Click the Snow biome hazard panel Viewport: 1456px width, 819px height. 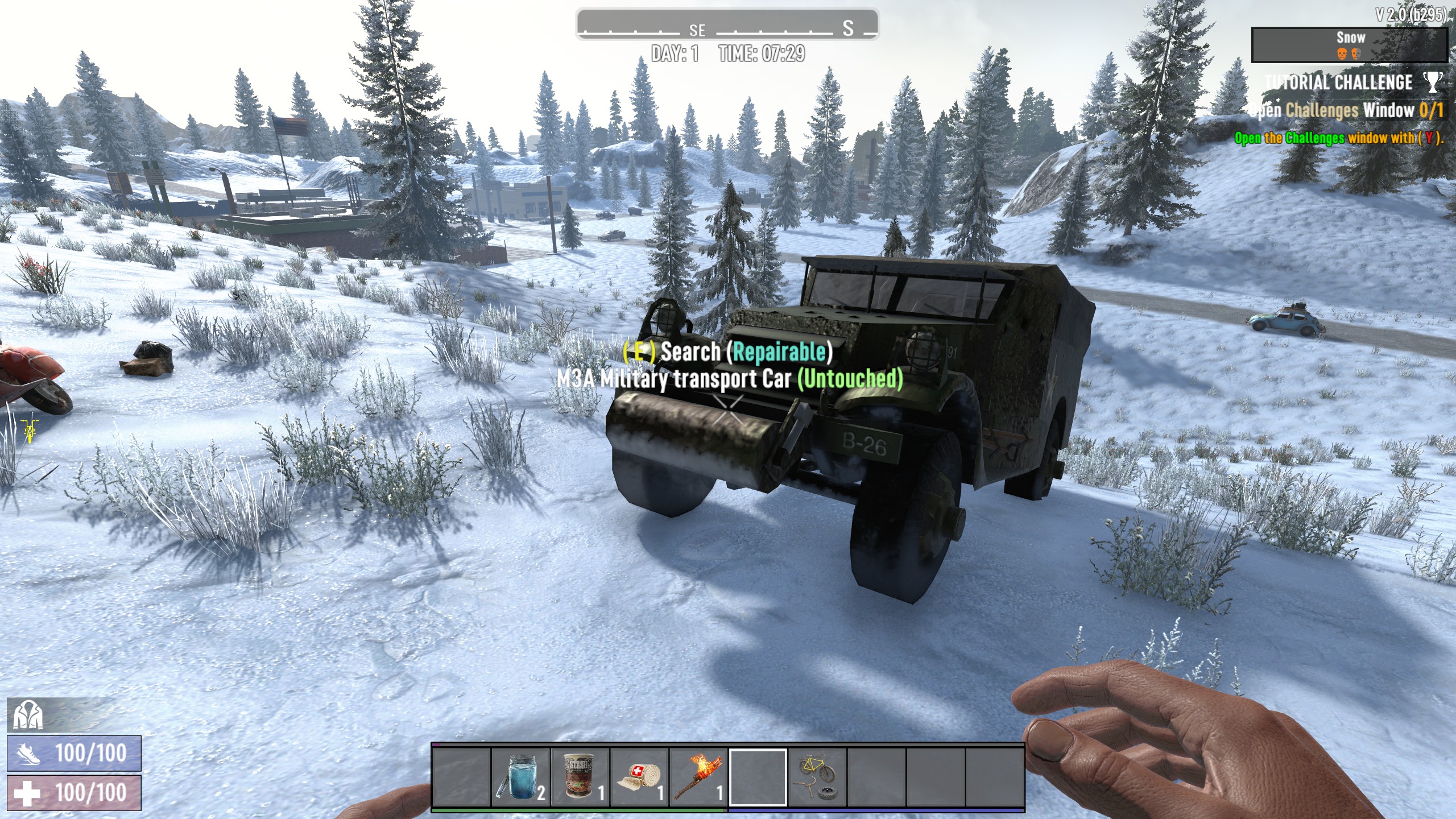(x=1349, y=44)
